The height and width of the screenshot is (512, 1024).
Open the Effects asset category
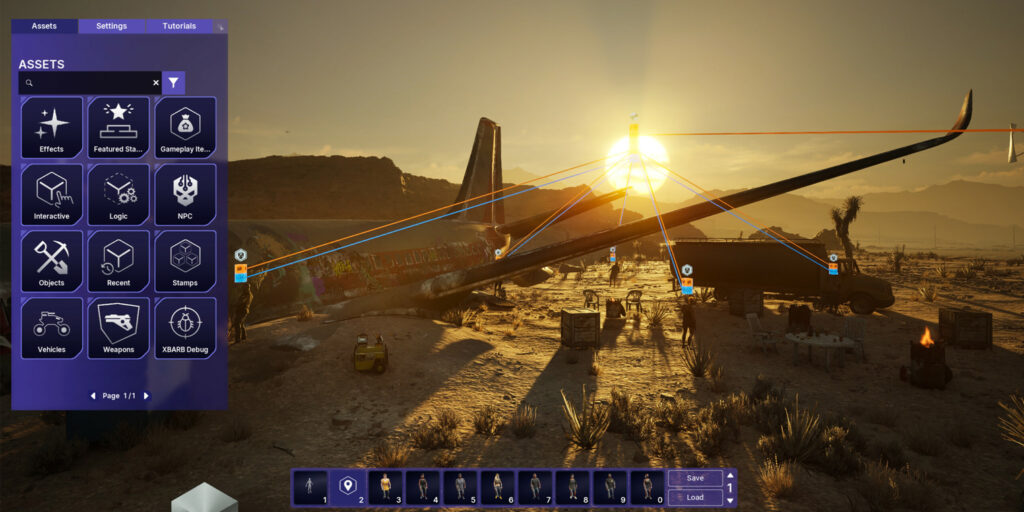[52, 127]
